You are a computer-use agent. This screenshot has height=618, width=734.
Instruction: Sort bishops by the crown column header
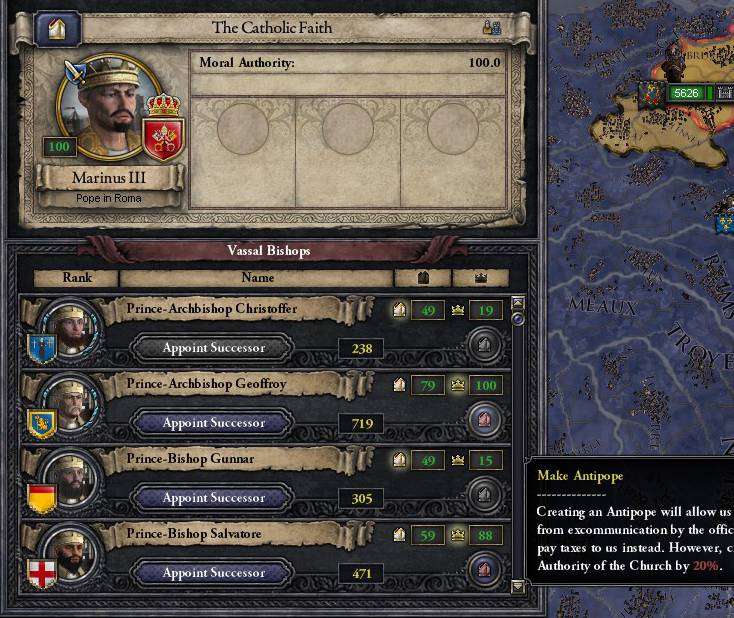pos(480,278)
